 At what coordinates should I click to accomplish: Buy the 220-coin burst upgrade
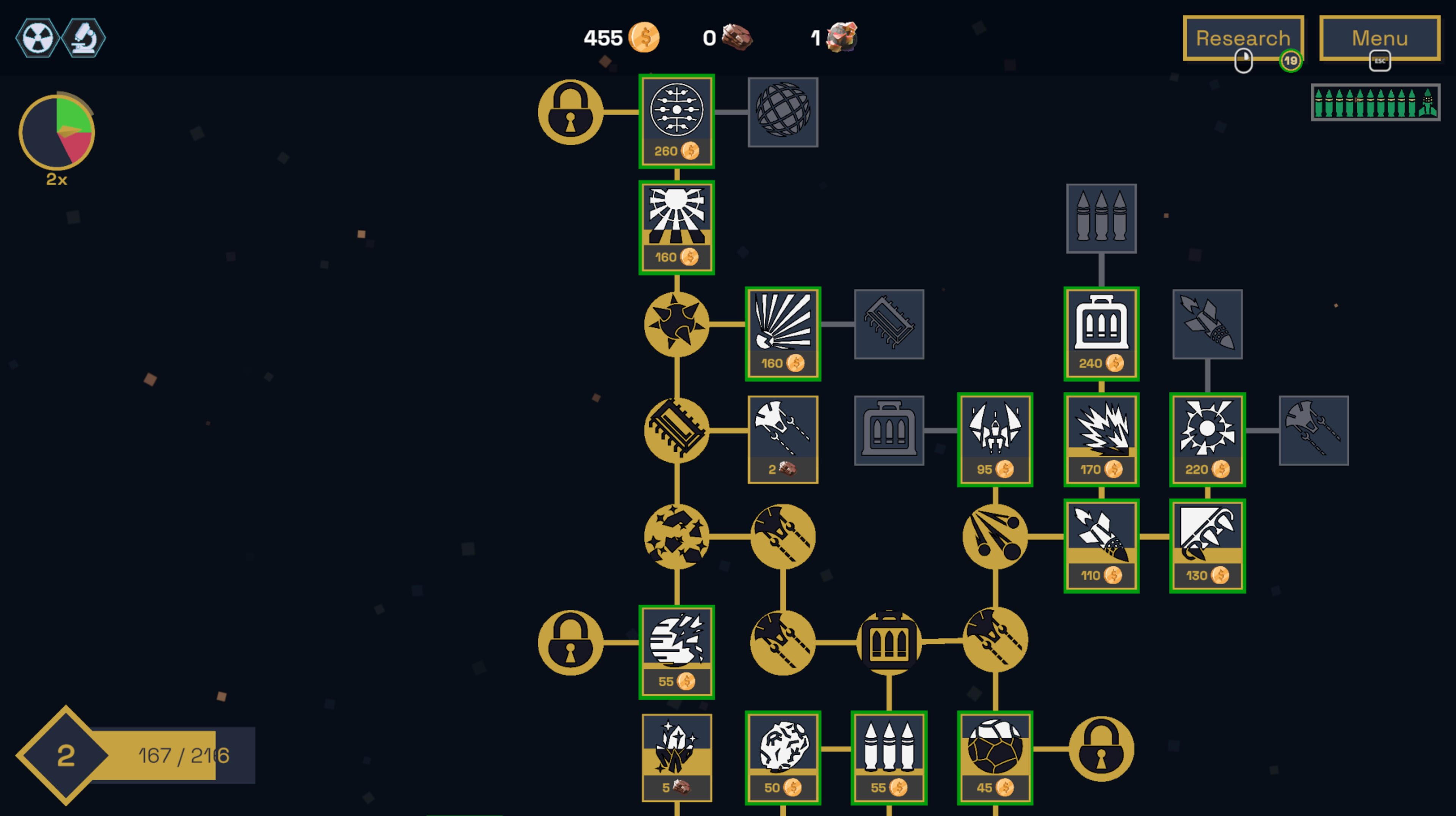[1207, 439]
